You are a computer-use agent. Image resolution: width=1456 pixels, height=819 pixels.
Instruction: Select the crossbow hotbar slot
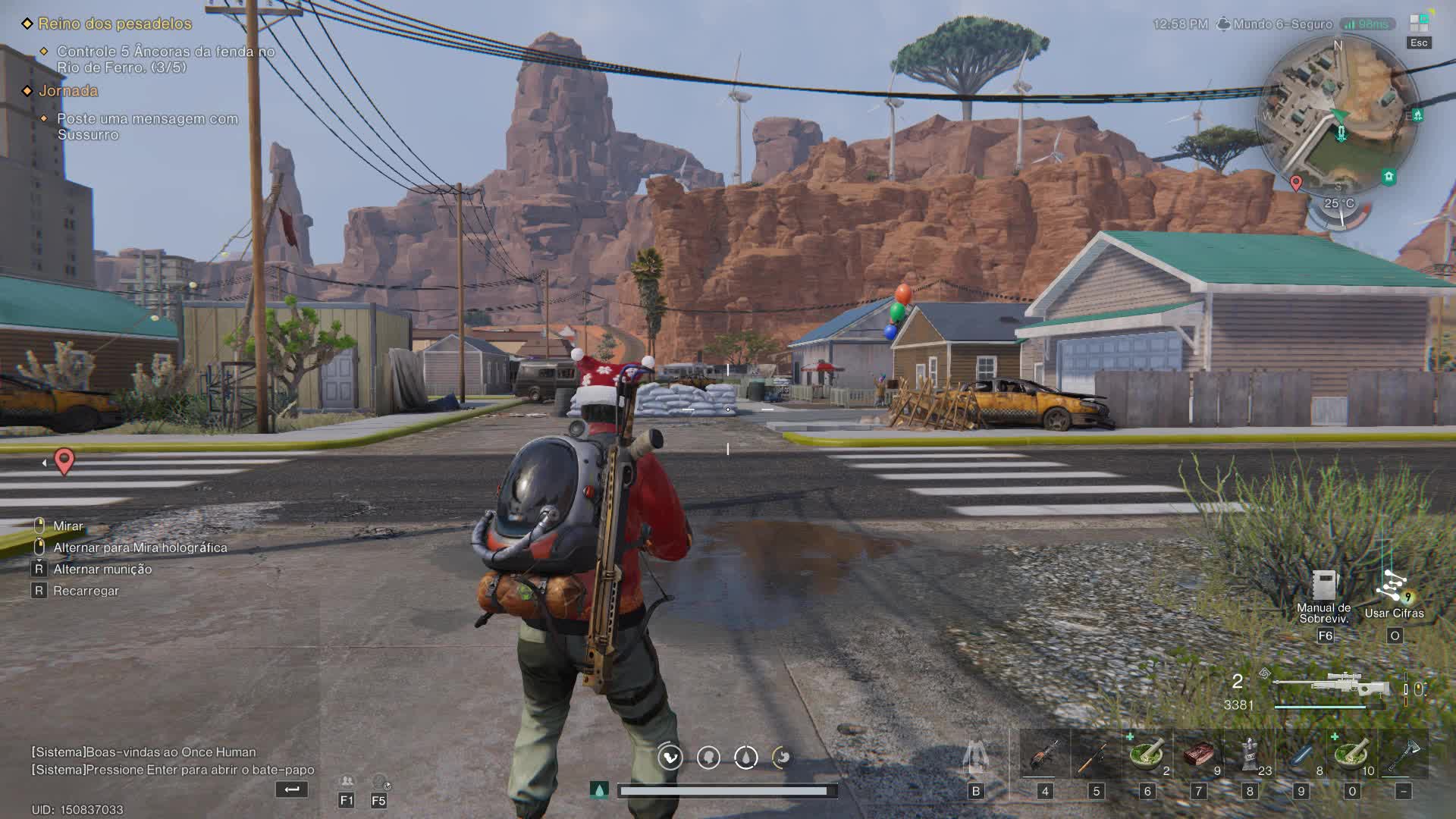click(1044, 755)
